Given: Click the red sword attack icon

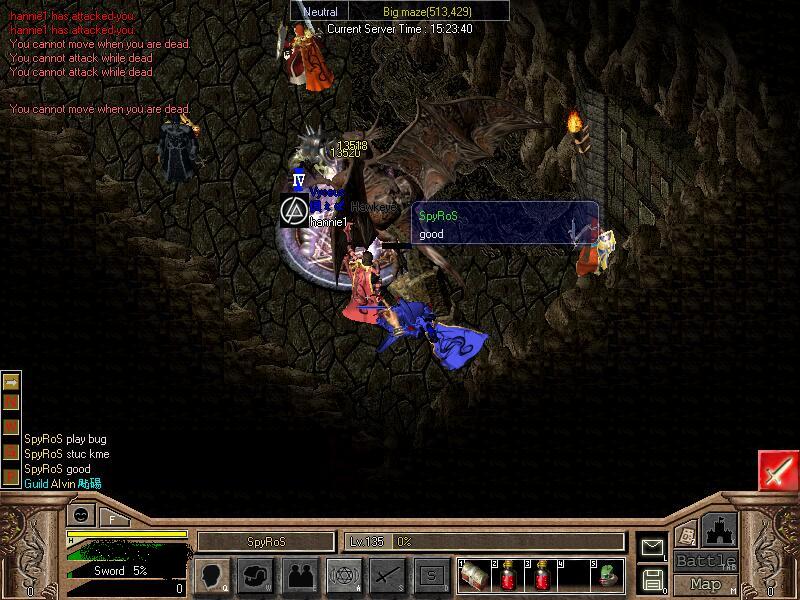Looking at the screenshot, I should (x=778, y=472).
